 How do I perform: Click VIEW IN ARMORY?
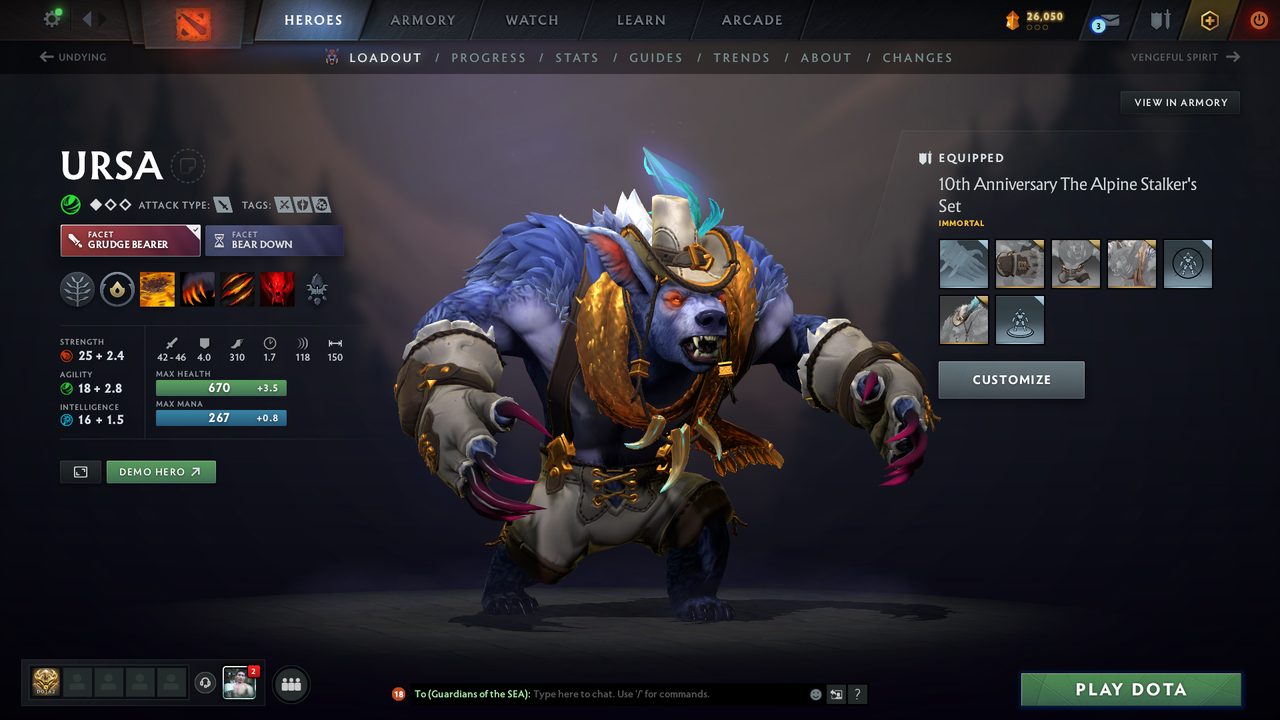(x=1179, y=102)
